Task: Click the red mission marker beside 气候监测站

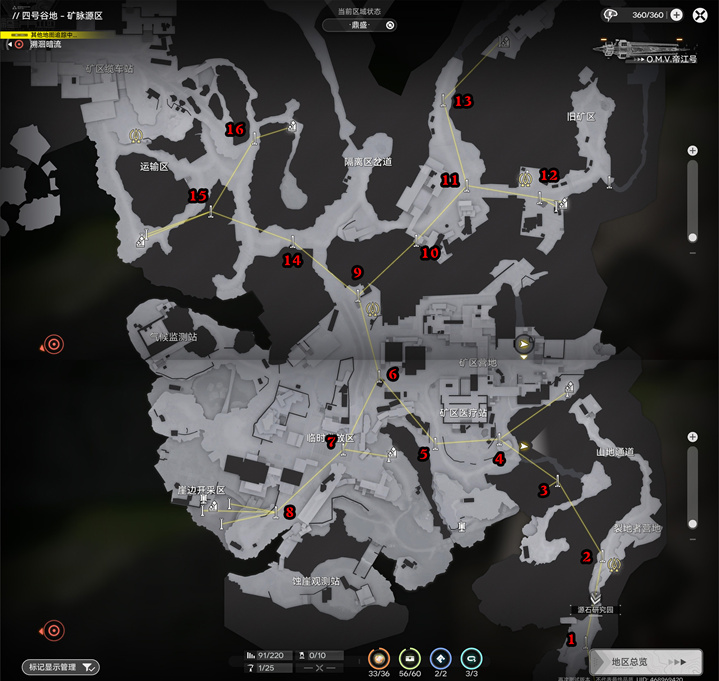Action: (x=54, y=345)
